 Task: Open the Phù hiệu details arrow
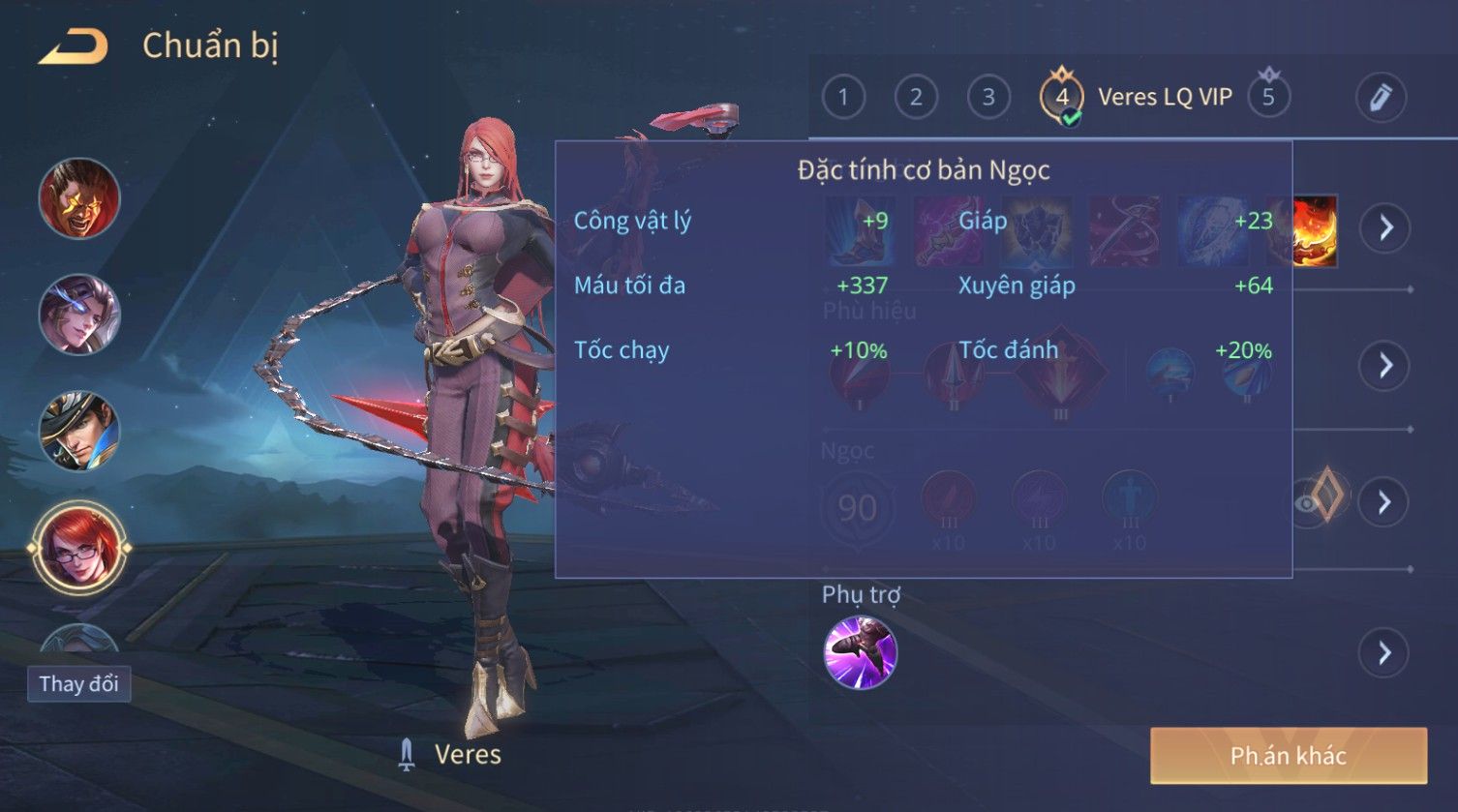[x=1385, y=365]
